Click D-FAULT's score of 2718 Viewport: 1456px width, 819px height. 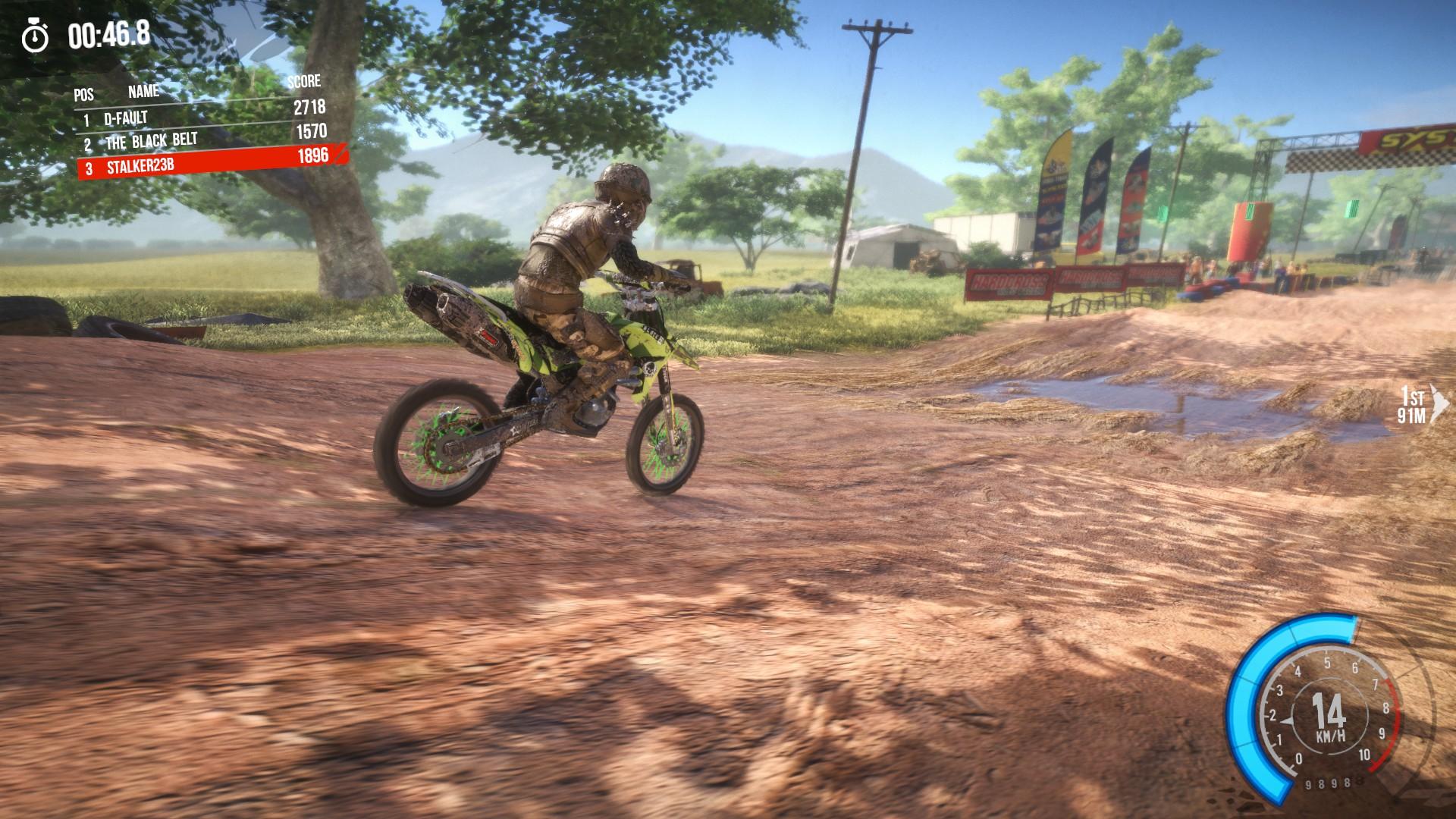pos(309,108)
